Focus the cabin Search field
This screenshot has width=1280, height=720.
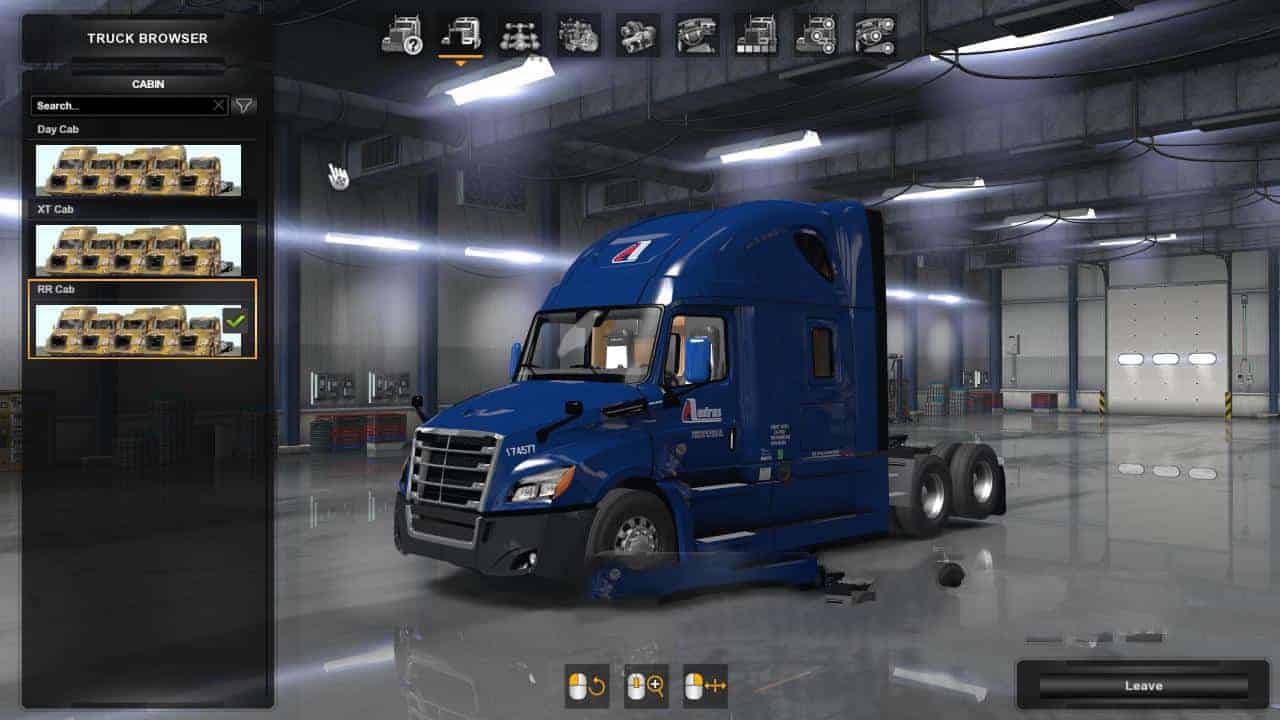coord(120,105)
